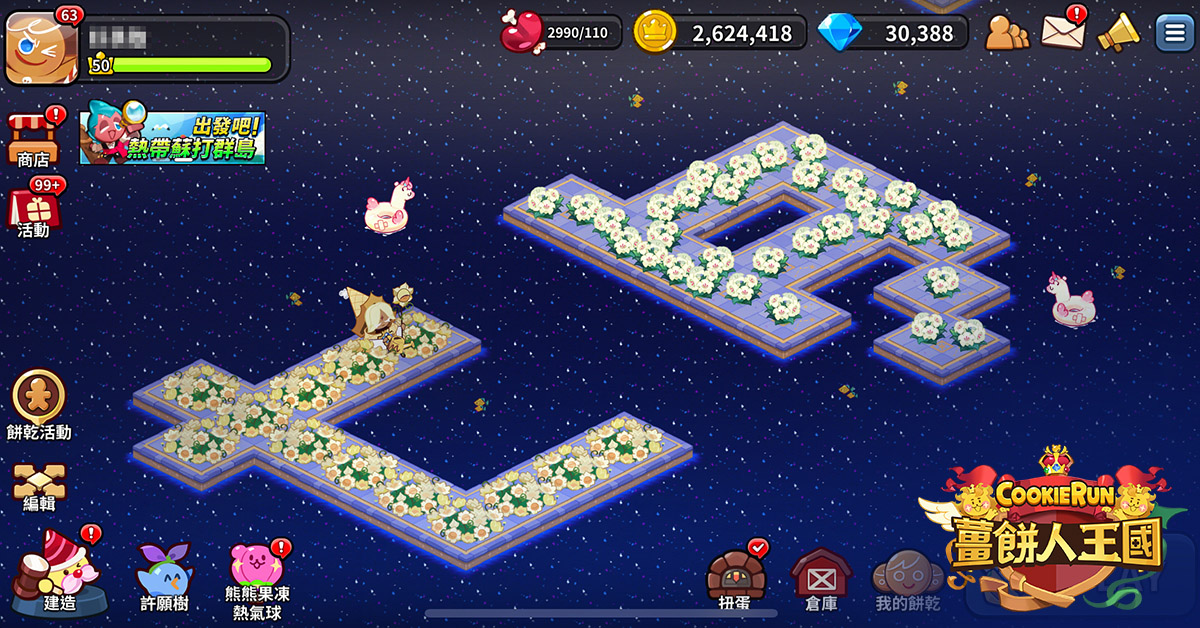This screenshot has width=1200, height=628.
Task: Check the mailbox envelope
Action: click(x=1063, y=31)
